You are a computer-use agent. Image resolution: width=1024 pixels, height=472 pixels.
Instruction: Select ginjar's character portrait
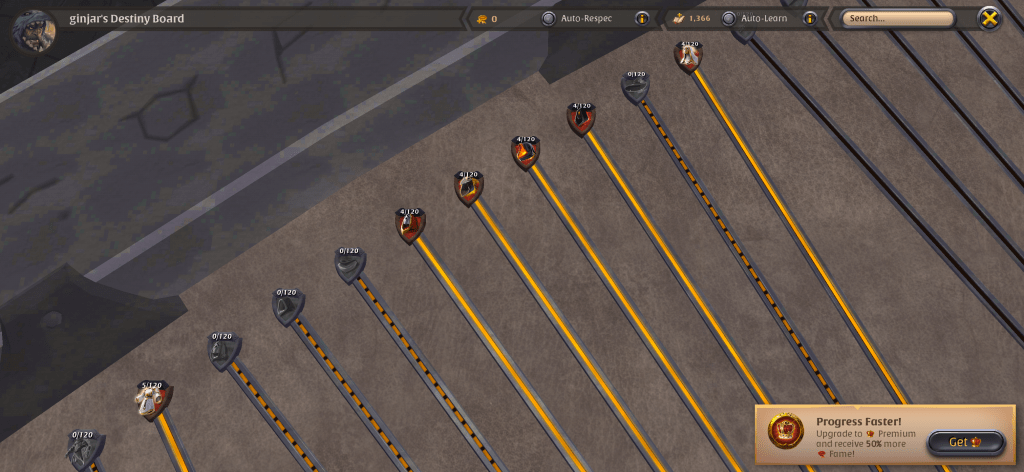pyautogui.click(x=33, y=29)
